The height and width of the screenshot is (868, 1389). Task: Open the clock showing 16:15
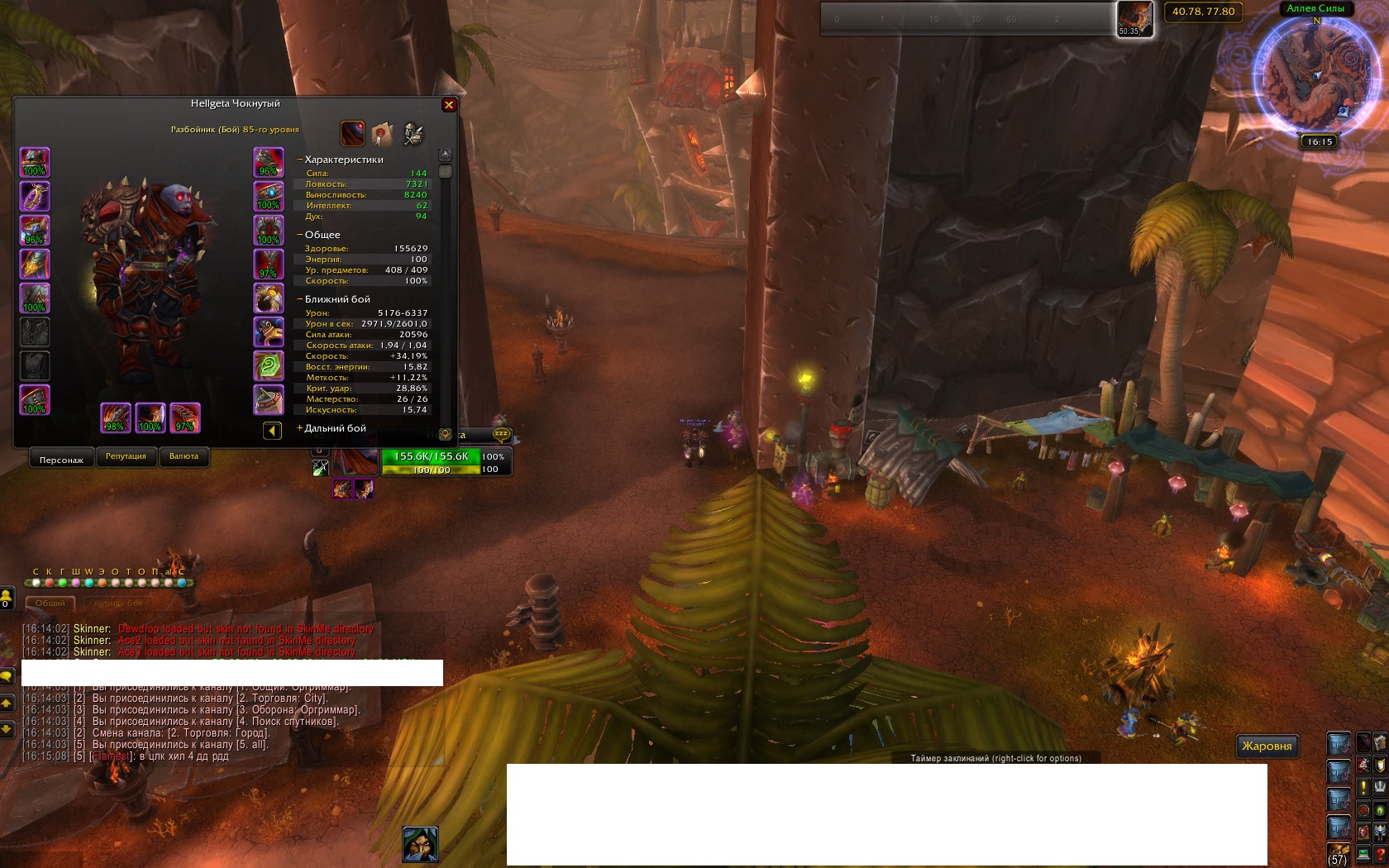pos(1320,141)
